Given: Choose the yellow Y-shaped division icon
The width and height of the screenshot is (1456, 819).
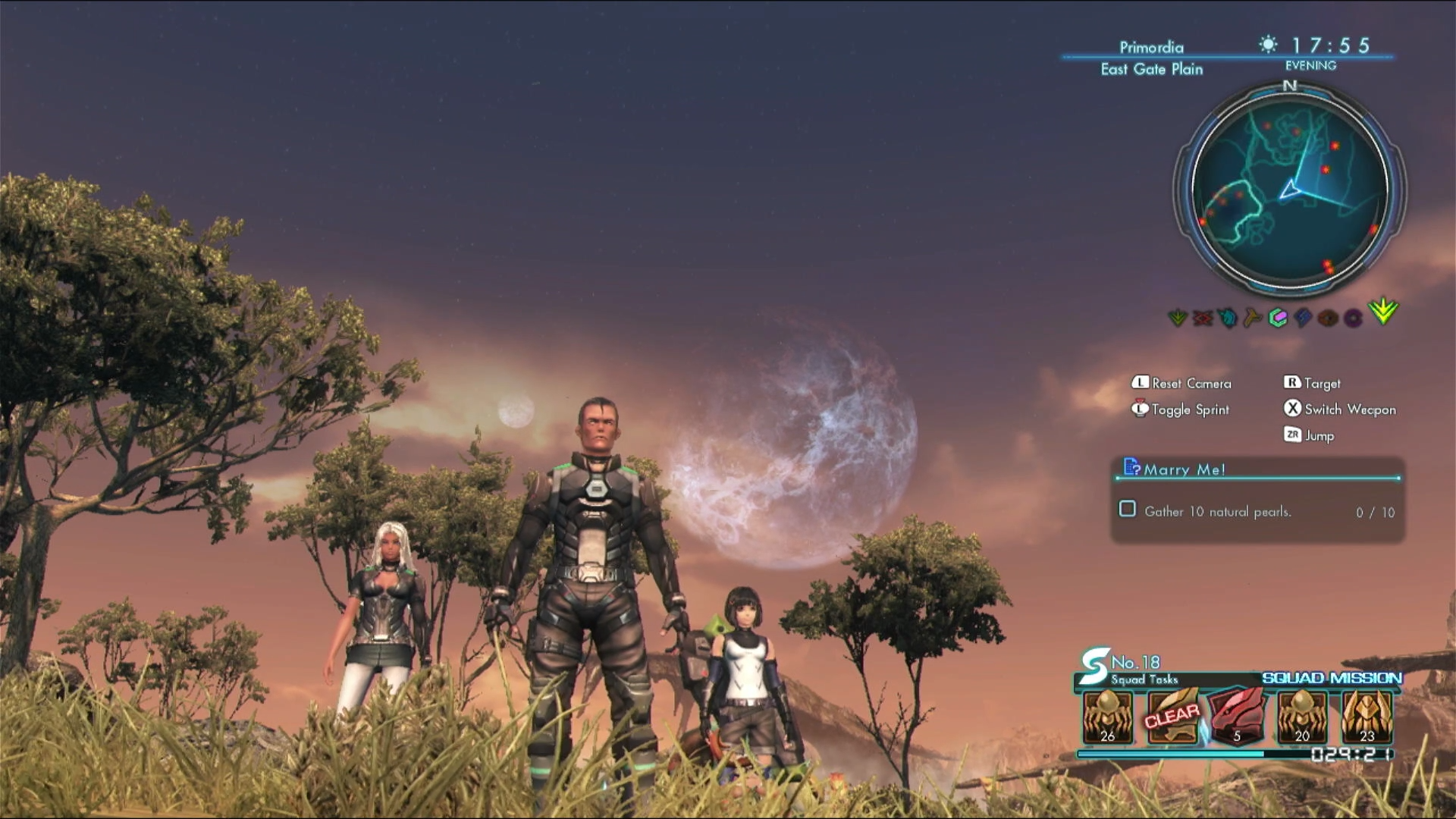Looking at the screenshot, I should click(x=1253, y=318).
